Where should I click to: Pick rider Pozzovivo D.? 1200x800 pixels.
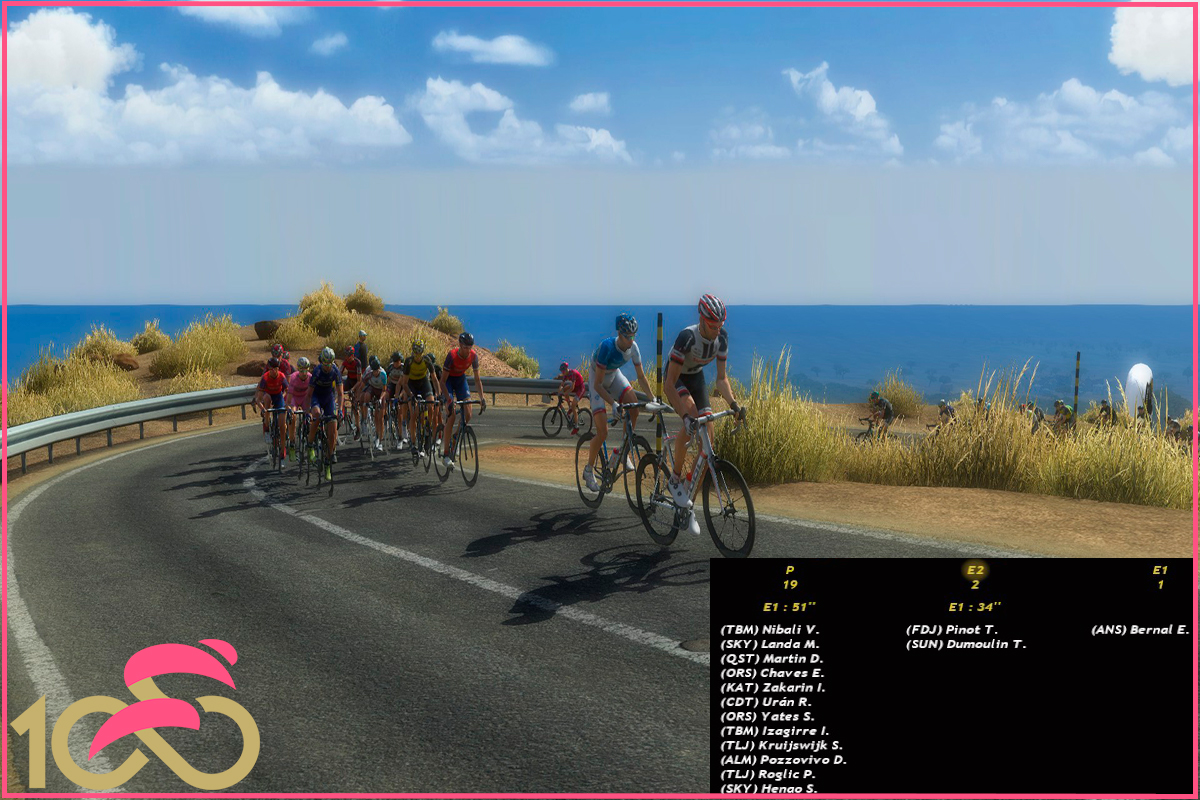(x=782, y=760)
